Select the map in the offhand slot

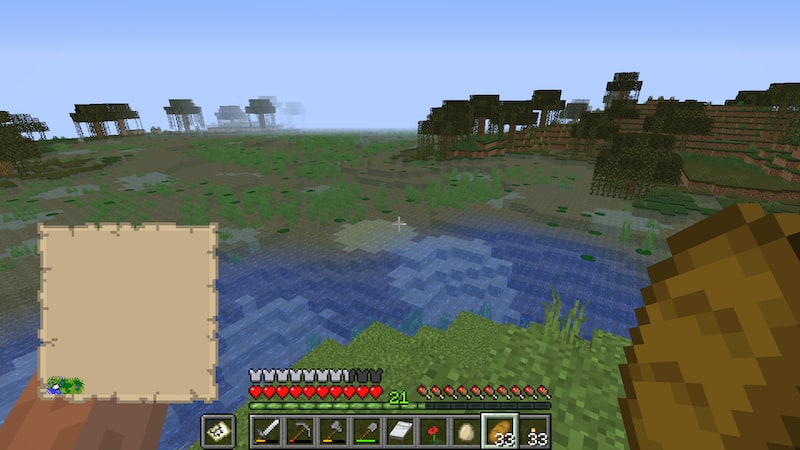coord(218,431)
